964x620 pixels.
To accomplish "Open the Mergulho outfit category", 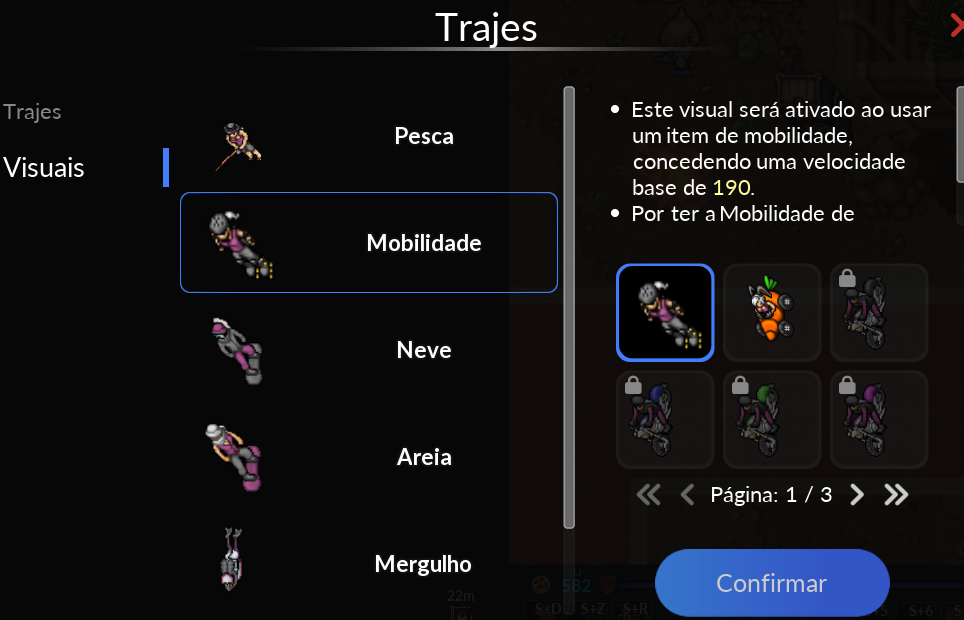I will [x=368, y=564].
